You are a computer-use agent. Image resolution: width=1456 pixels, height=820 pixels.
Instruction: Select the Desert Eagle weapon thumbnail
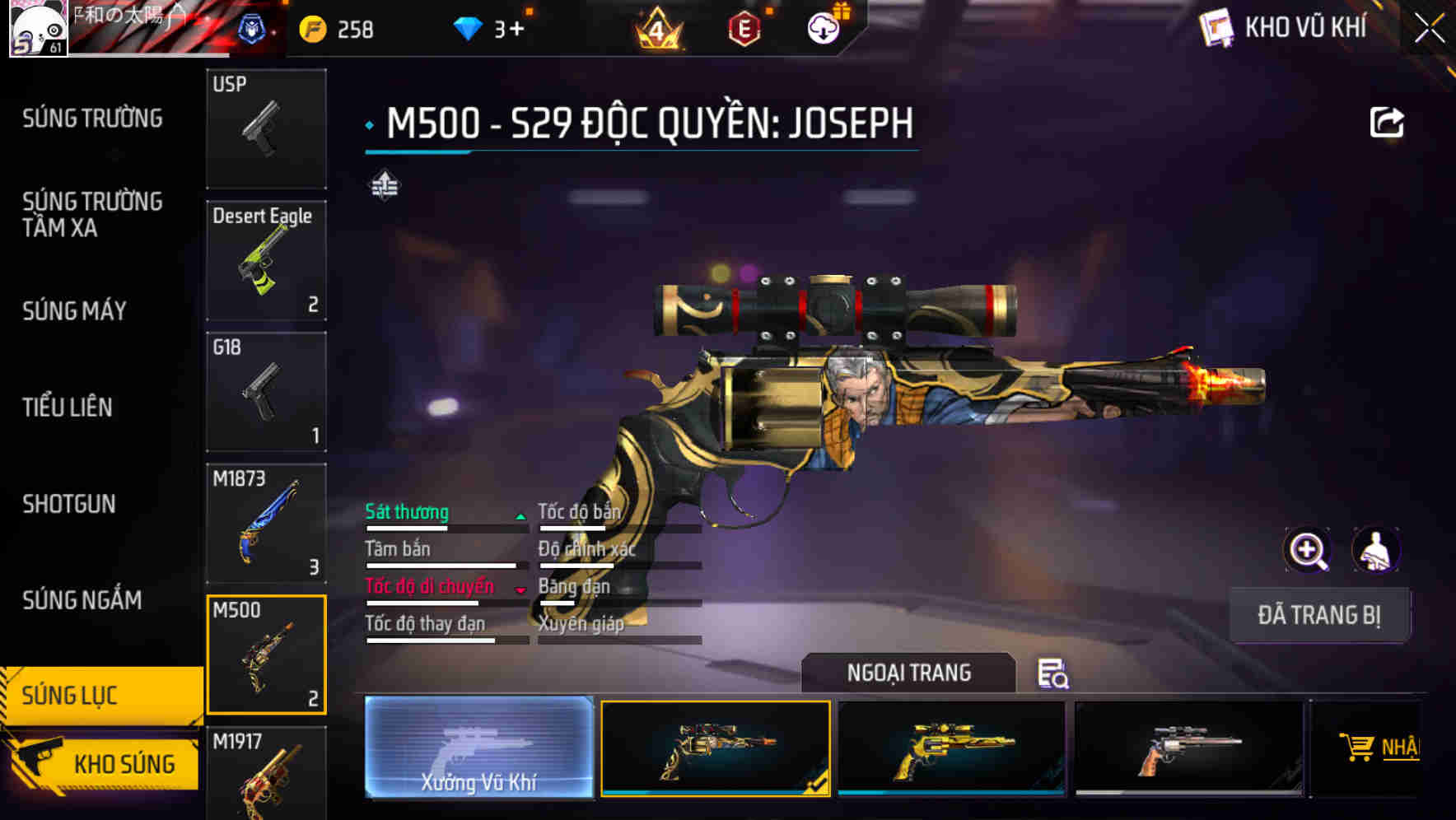click(x=265, y=259)
